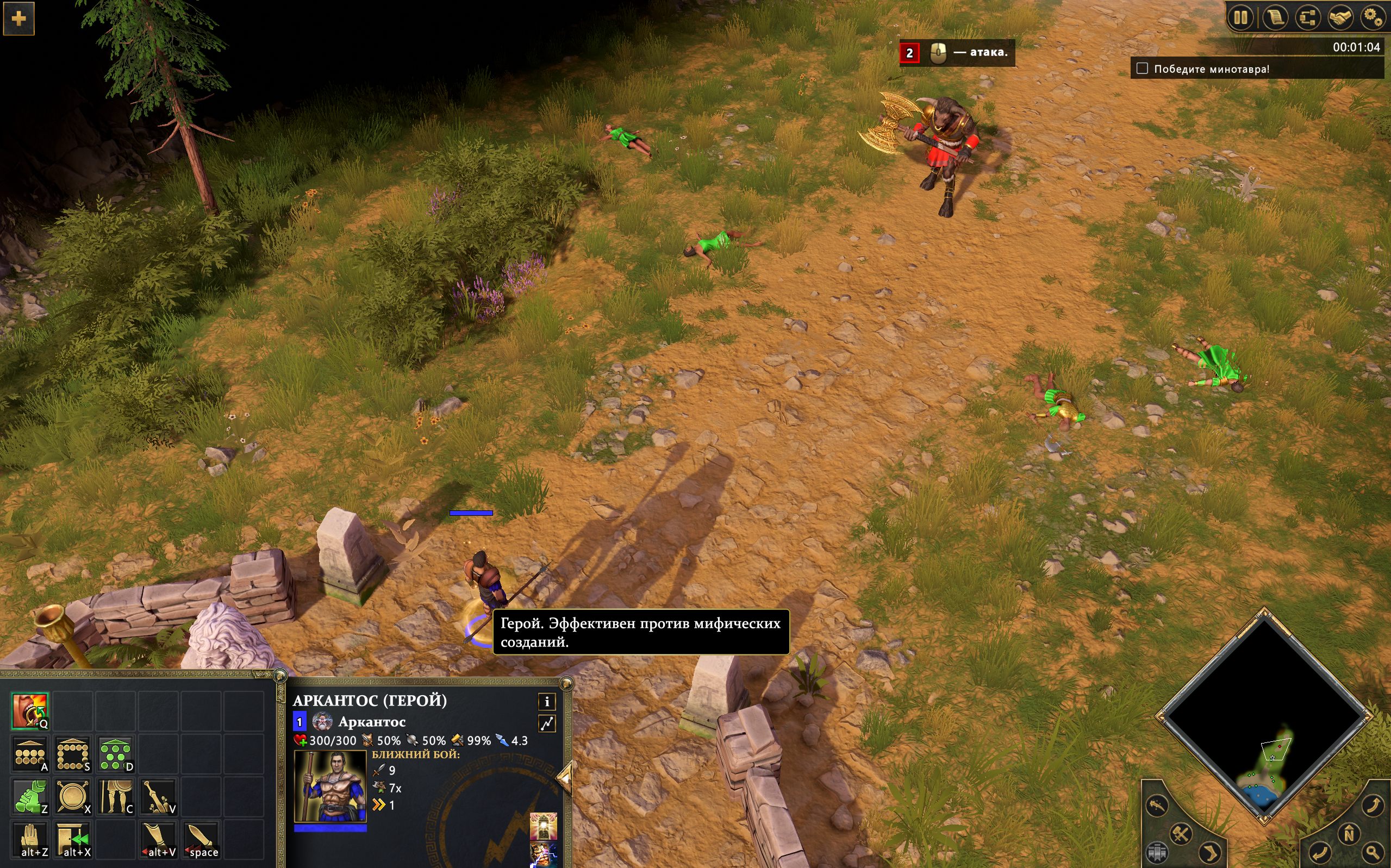Pause the game
Screen dimensions: 1391x868
(1241, 18)
